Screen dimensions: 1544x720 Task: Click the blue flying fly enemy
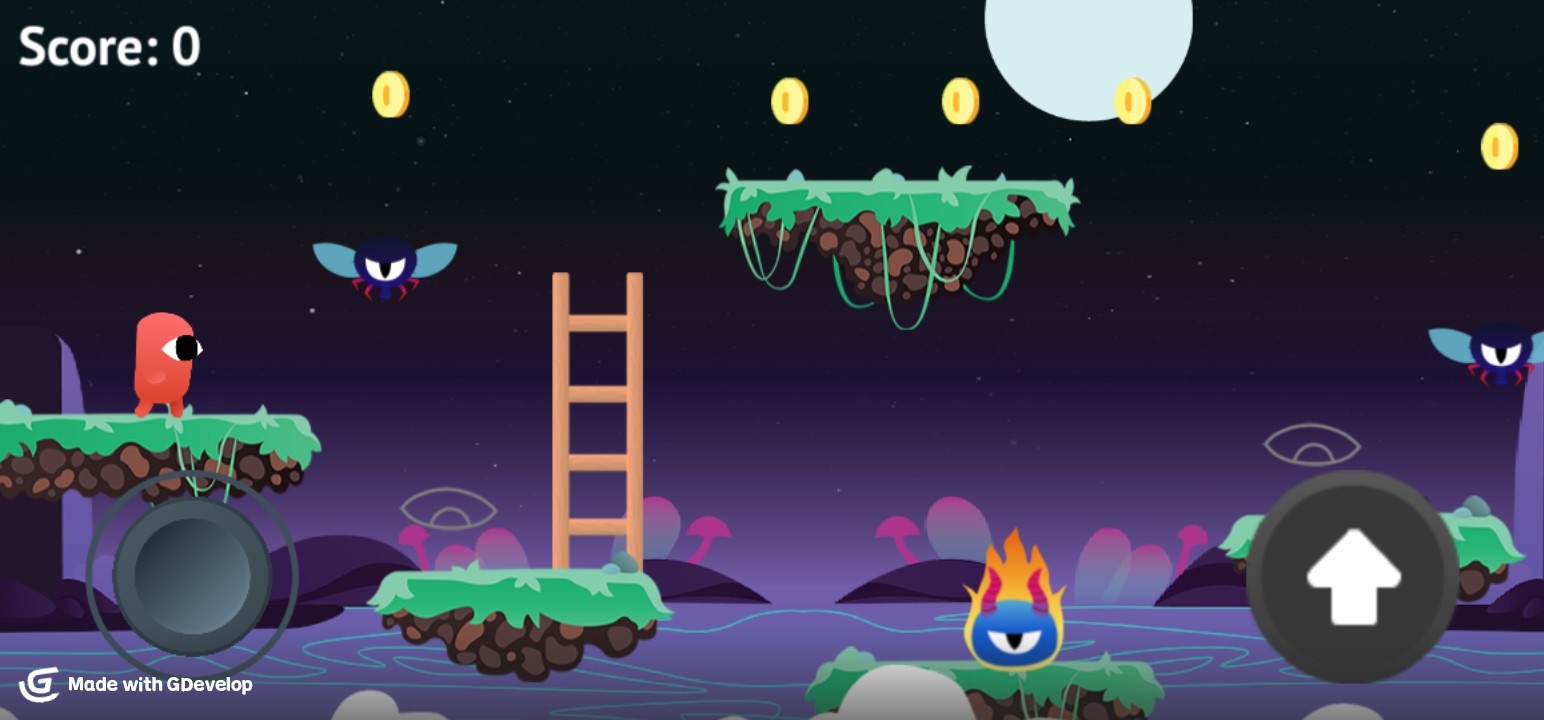[386, 267]
